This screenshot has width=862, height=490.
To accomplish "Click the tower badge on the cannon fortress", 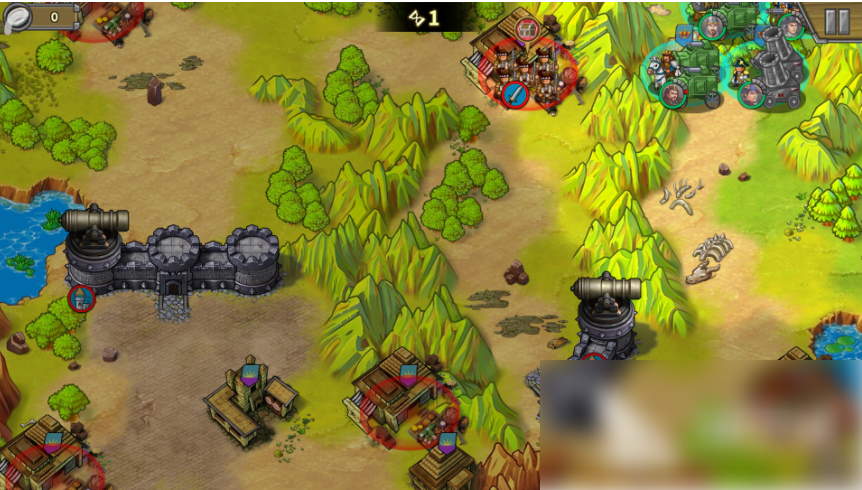I will [81, 297].
